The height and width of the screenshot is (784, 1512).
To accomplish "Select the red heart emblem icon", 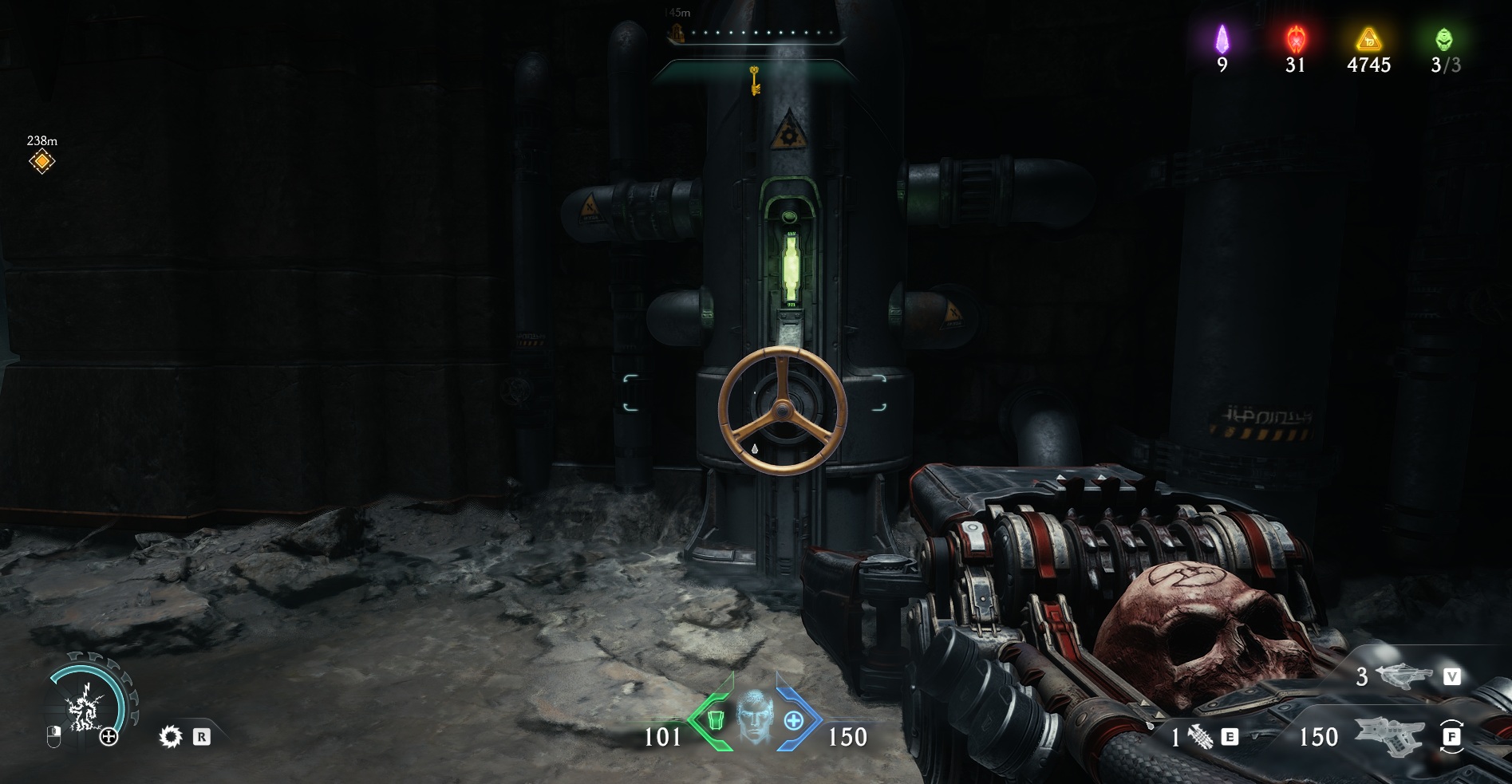I will [1295, 38].
